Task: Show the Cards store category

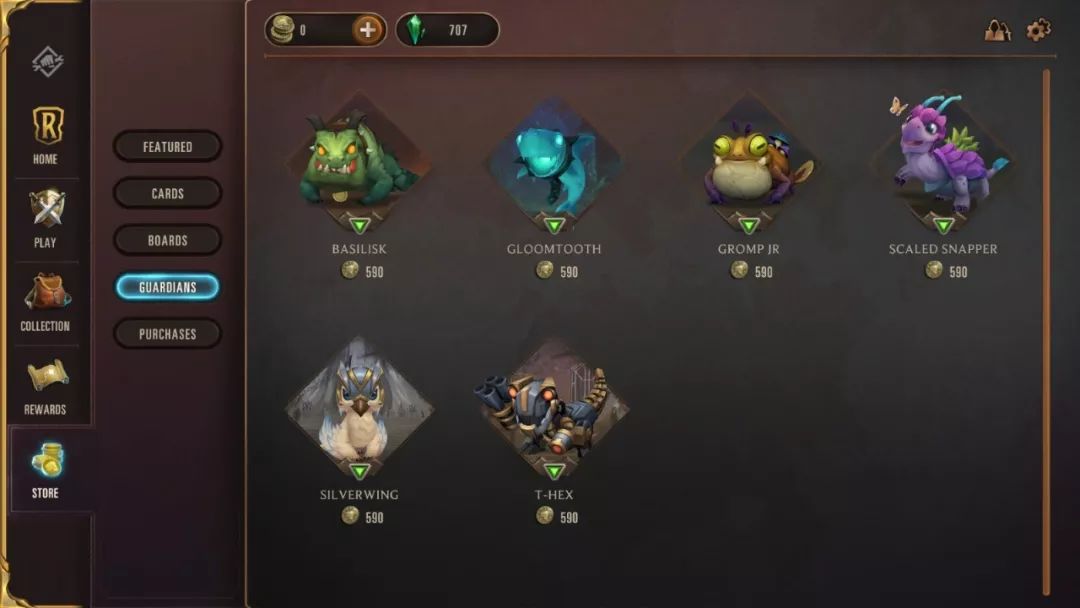Action: [167, 193]
